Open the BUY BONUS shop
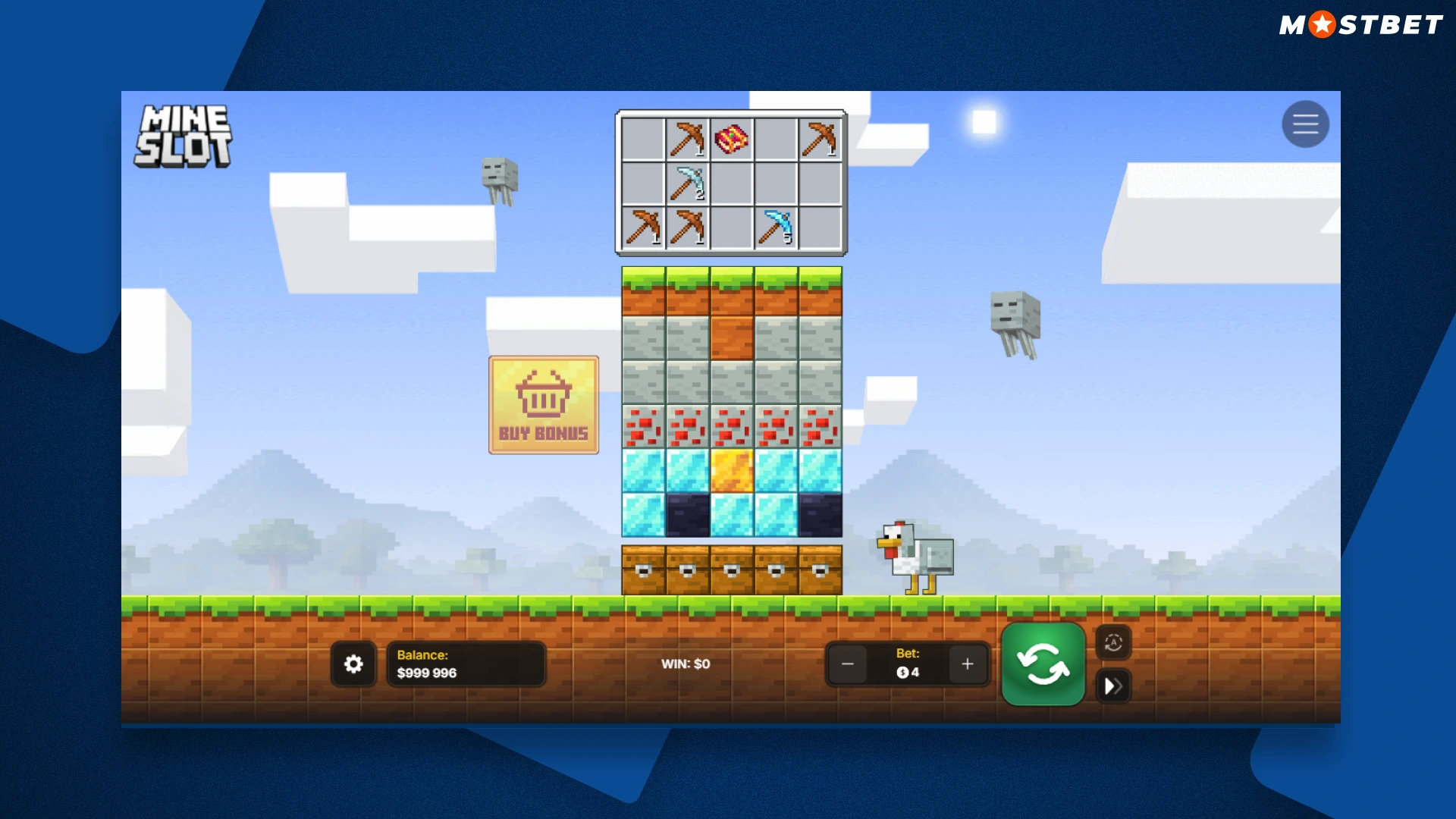This screenshot has width=1456, height=819. (543, 405)
